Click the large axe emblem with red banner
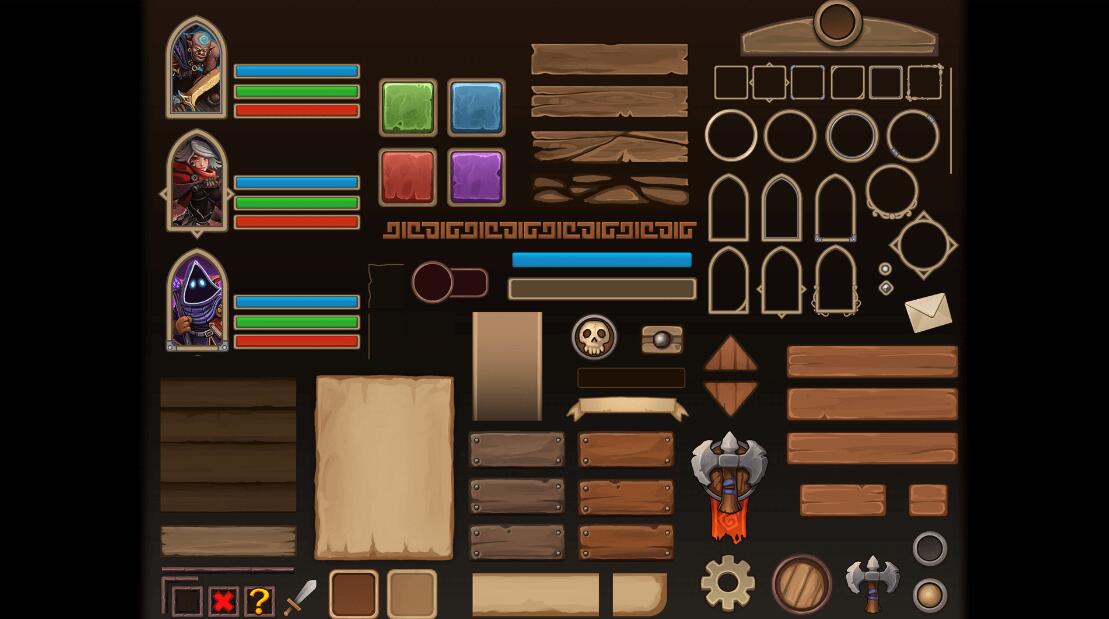Screen dimensions: 1109x619 pos(729,482)
